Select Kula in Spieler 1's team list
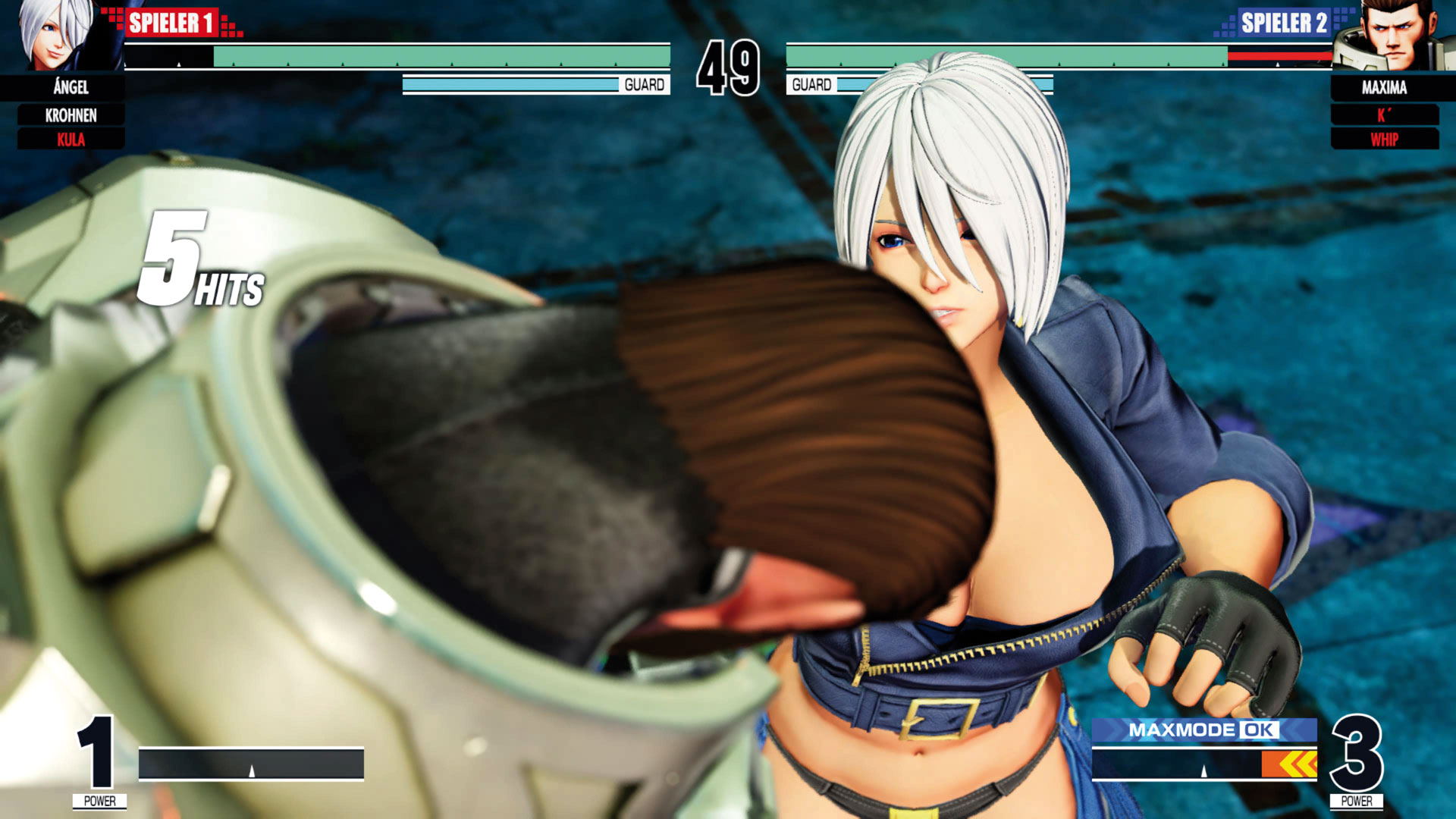Viewport: 1456px width, 819px height. coord(71,140)
